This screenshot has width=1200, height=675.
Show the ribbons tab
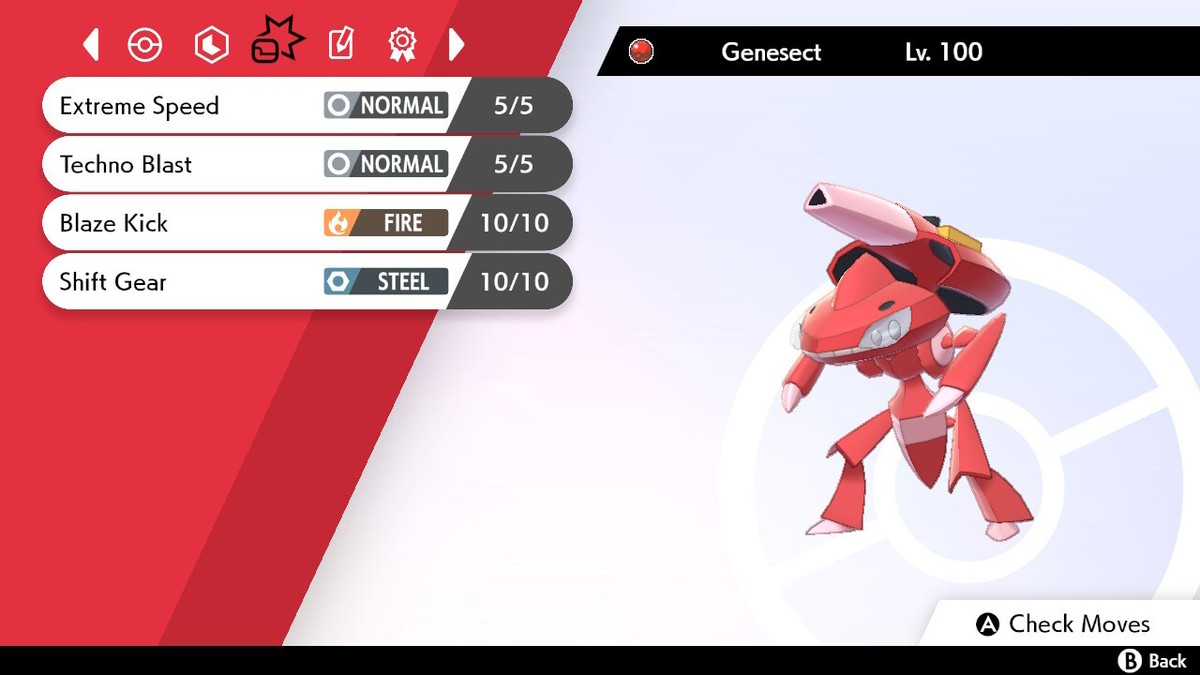click(401, 45)
